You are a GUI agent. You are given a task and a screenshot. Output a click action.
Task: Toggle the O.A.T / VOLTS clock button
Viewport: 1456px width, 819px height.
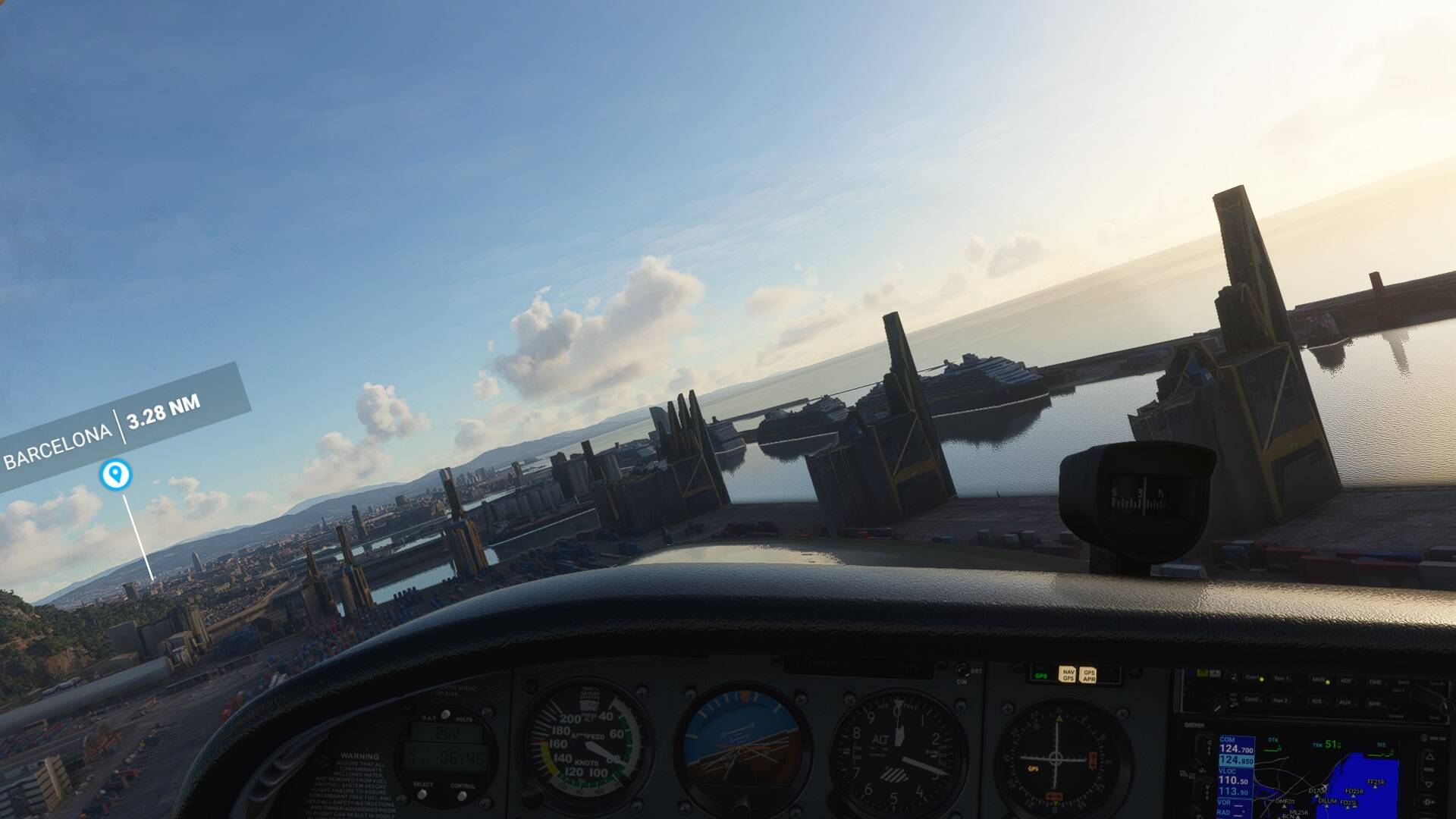tap(445, 714)
